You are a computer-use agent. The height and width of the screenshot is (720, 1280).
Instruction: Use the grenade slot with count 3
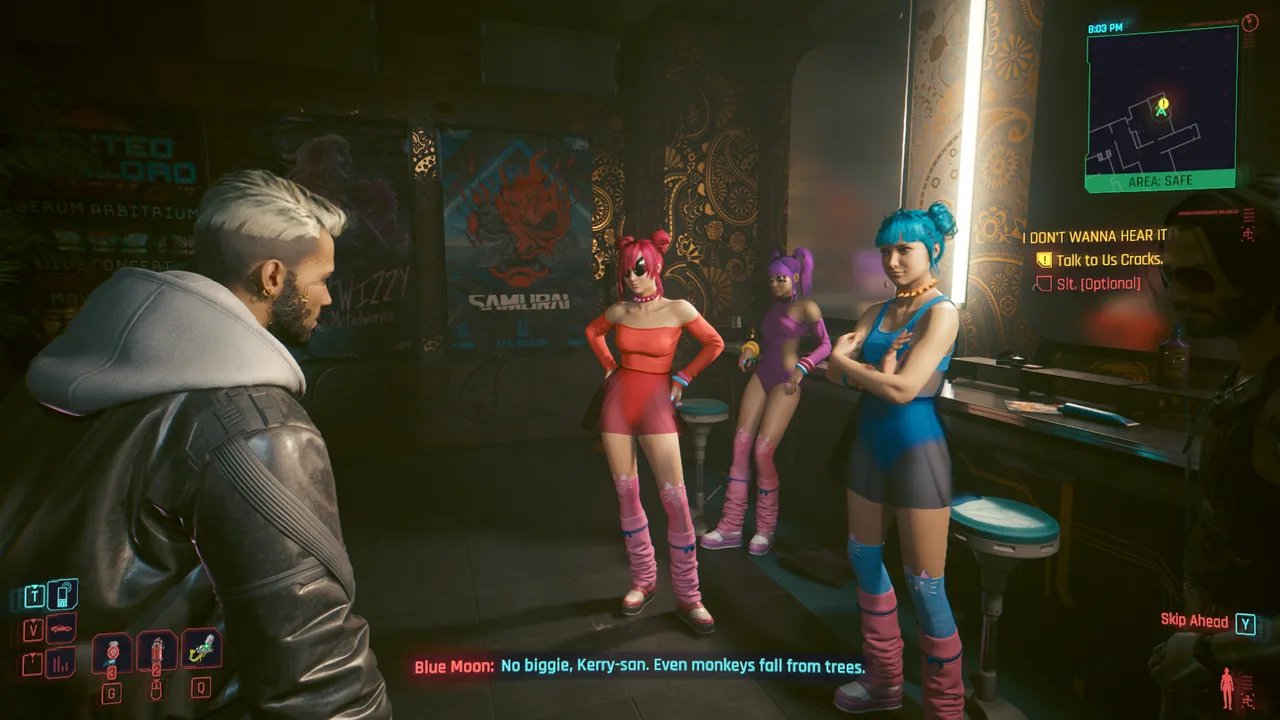click(111, 652)
